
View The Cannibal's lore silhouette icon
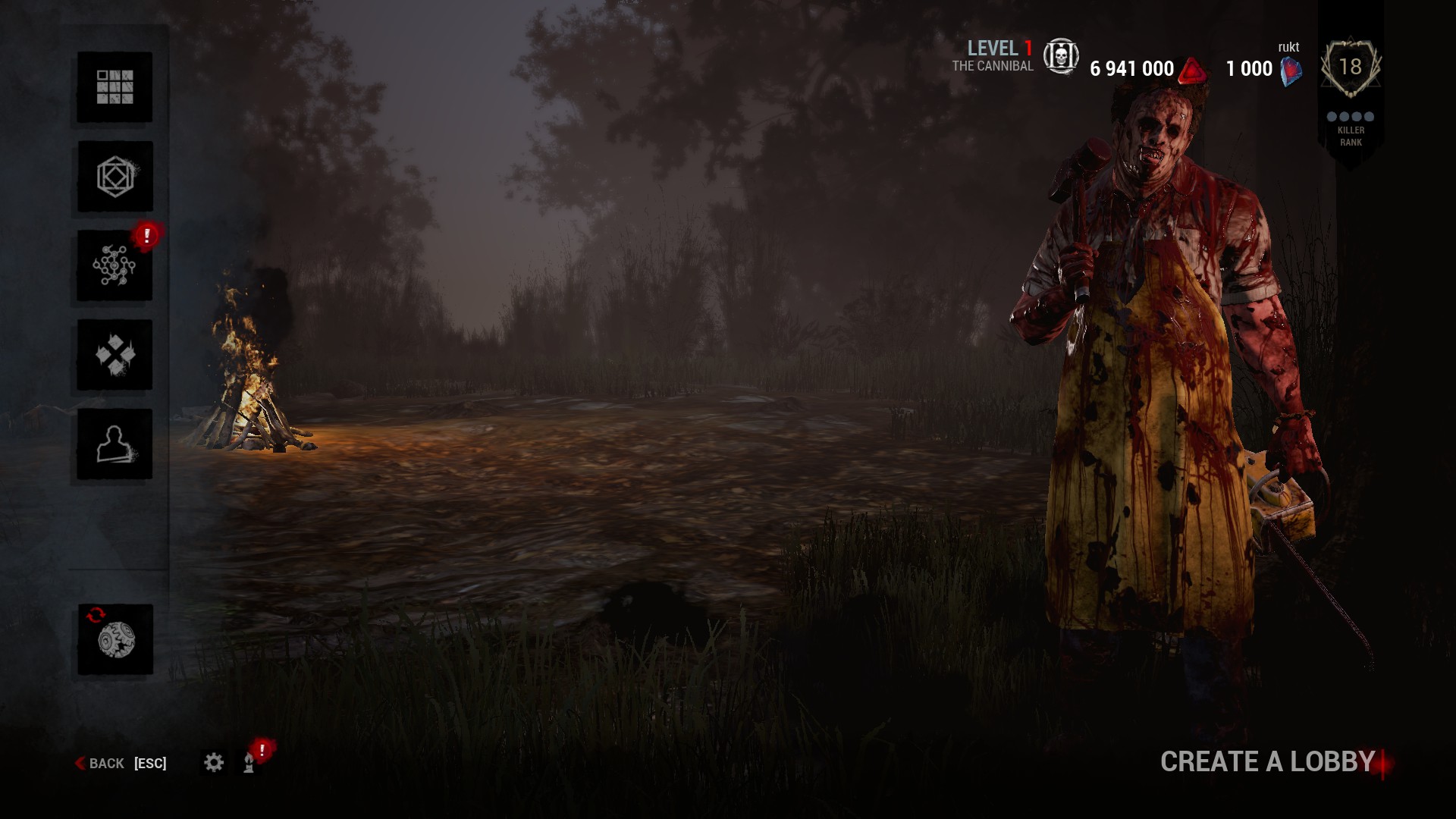114,444
